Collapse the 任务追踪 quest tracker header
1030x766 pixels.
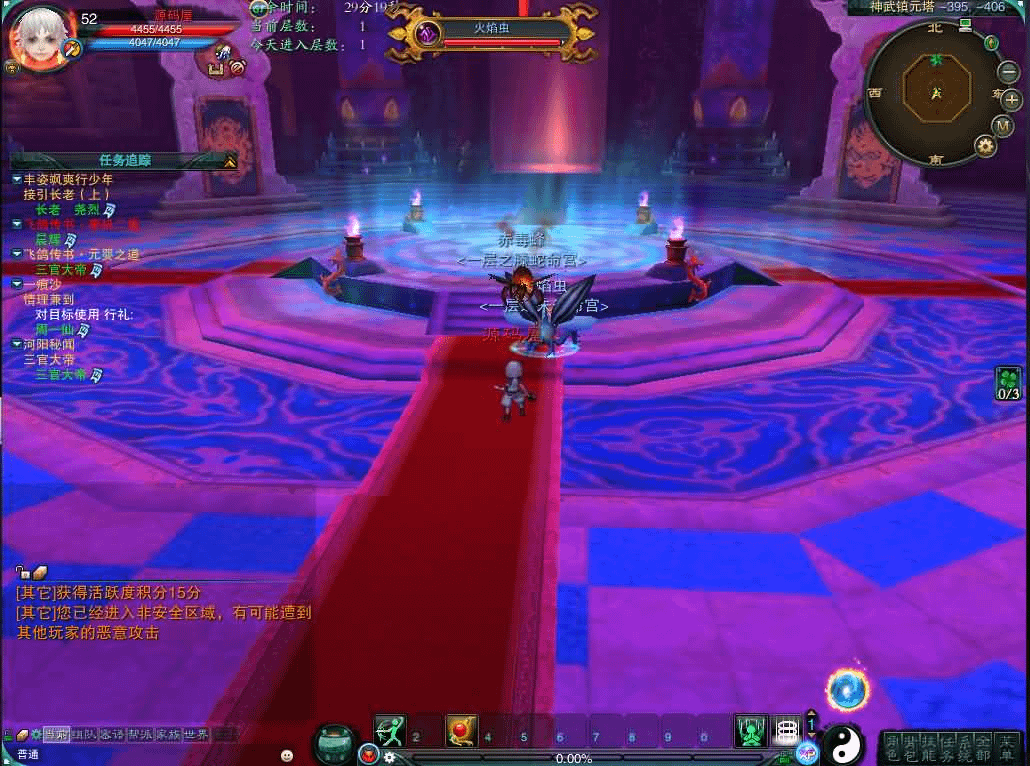tap(229, 160)
